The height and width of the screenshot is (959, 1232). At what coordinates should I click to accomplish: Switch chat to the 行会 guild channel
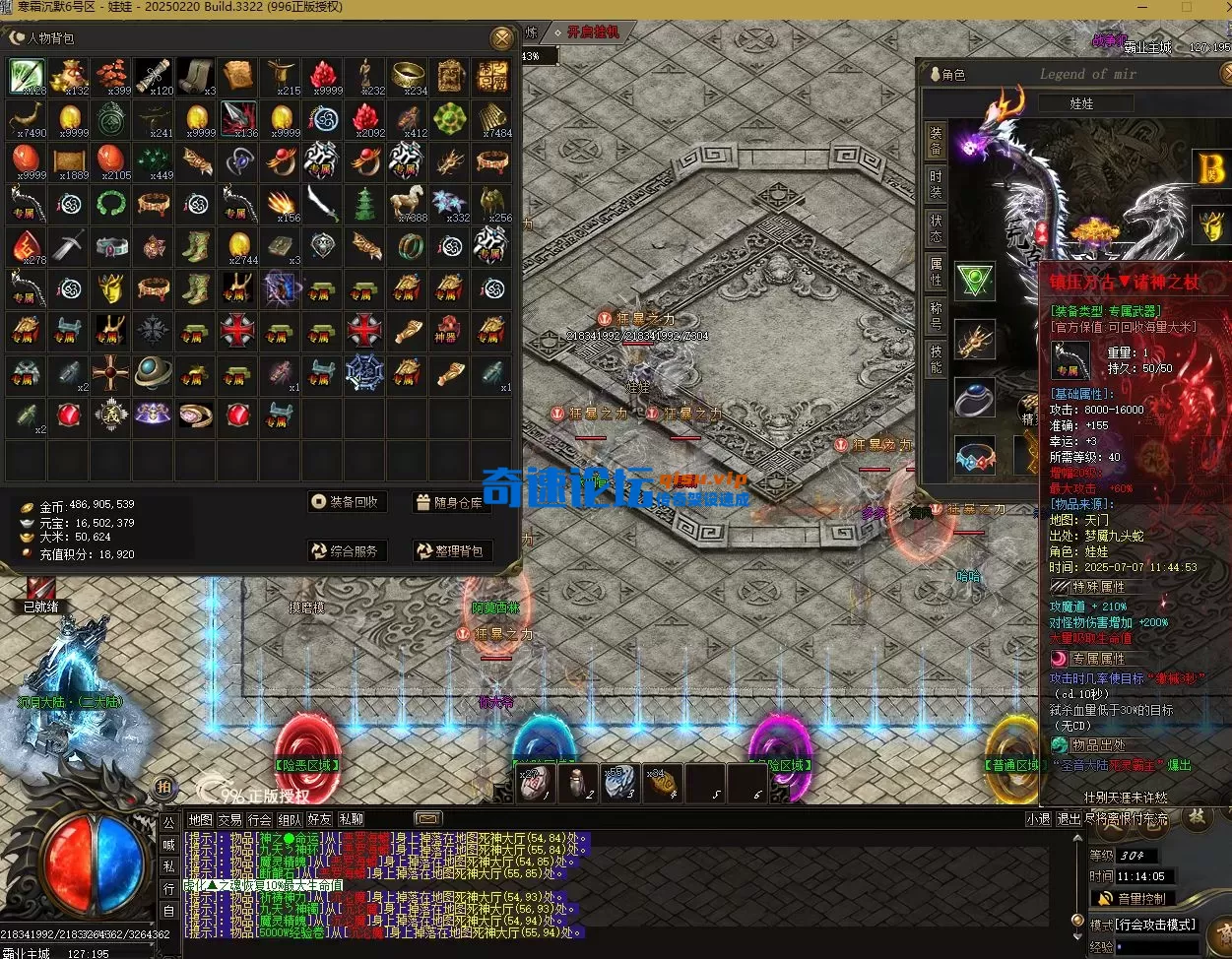[260, 819]
